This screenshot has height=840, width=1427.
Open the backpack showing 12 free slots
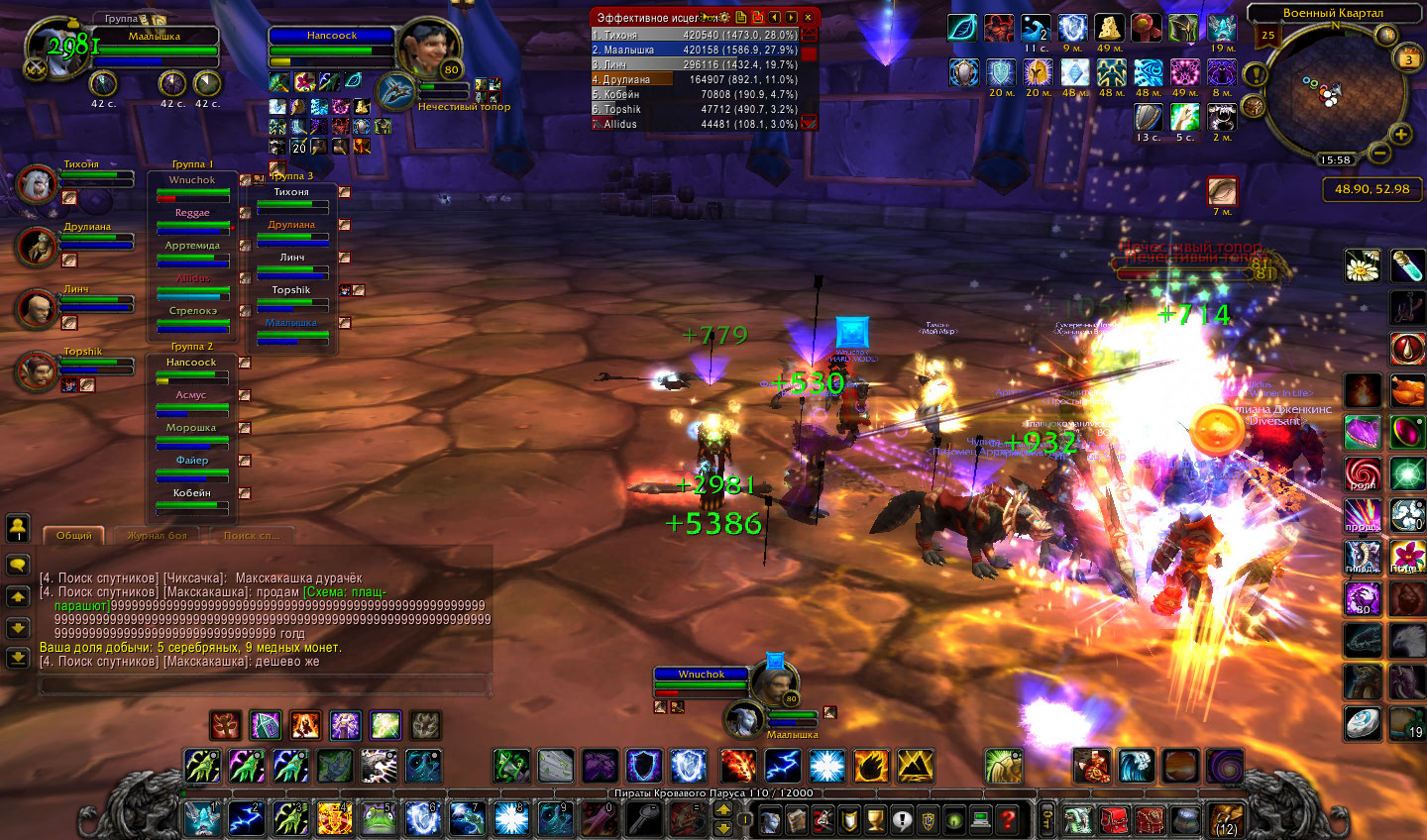(1225, 820)
